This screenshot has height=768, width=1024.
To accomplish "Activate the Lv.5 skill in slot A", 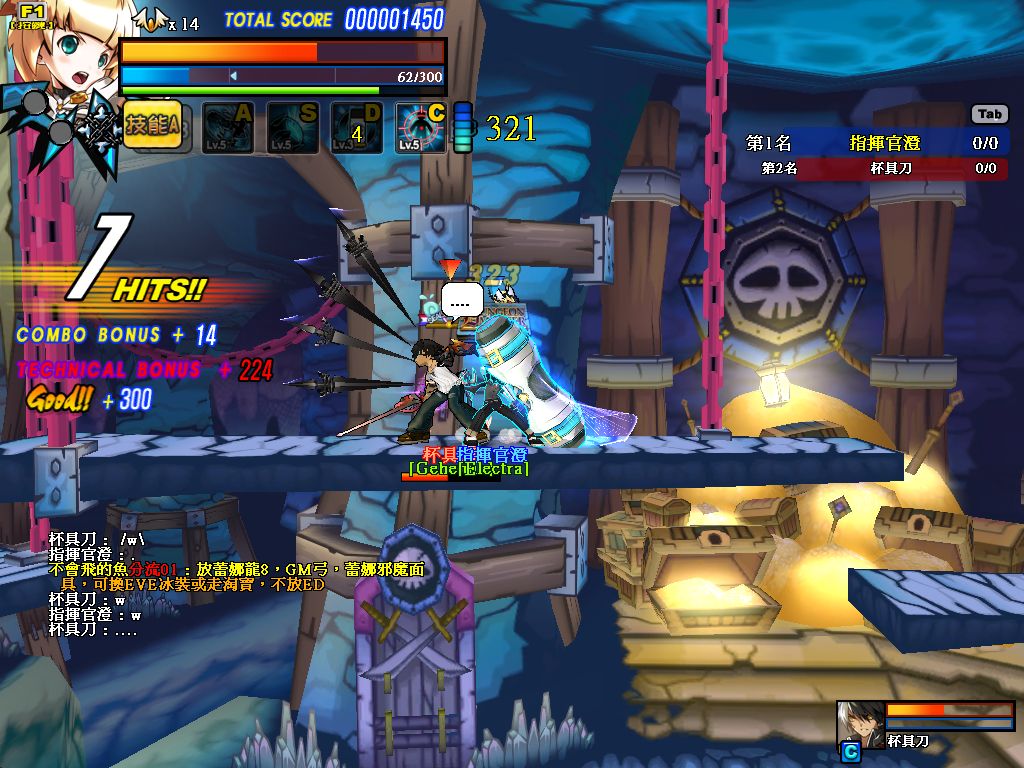I will point(228,128).
